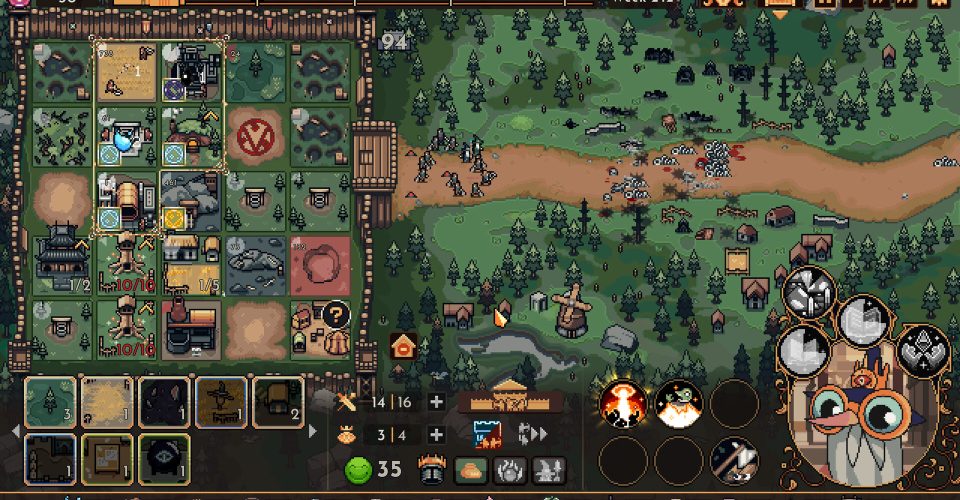Toggle the fast-forward speed arrows
The image size is (960, 500).
pyautogui.click(x=534, y=434)
